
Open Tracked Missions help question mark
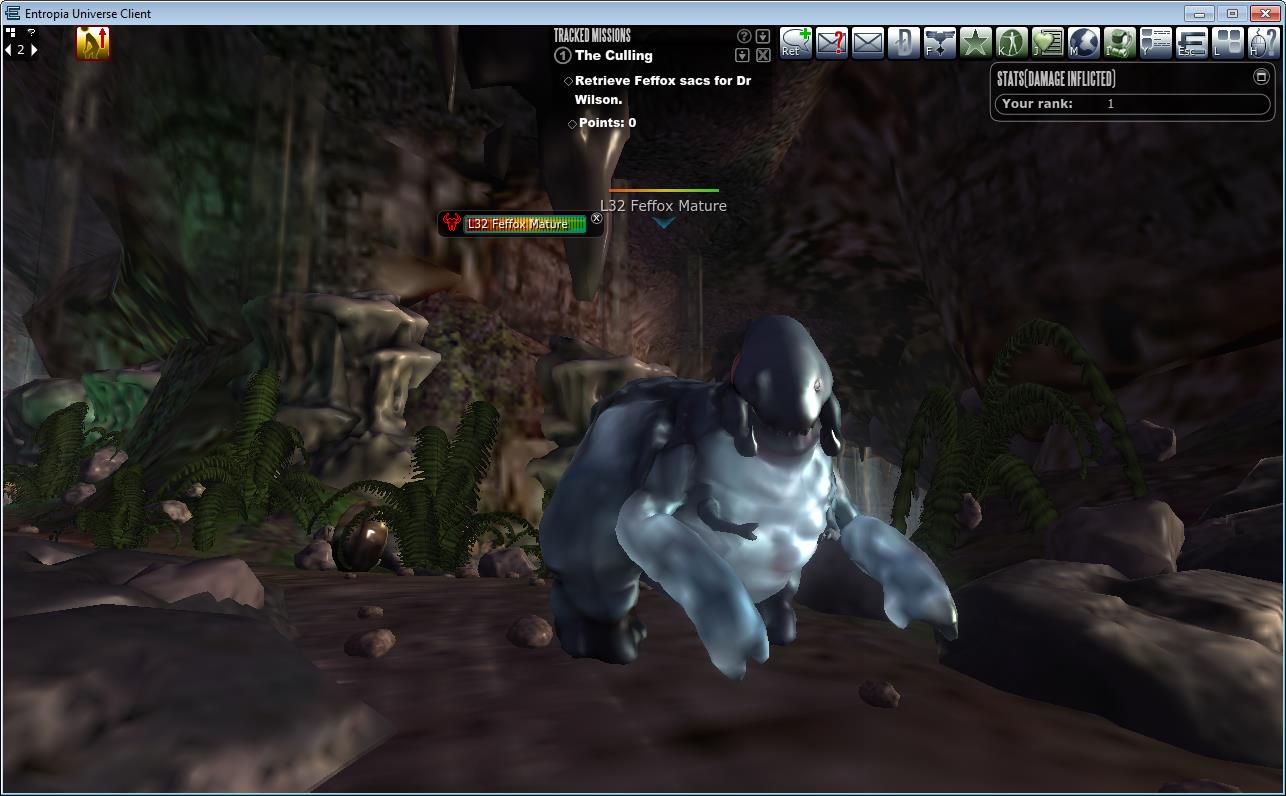pos(743,37)
